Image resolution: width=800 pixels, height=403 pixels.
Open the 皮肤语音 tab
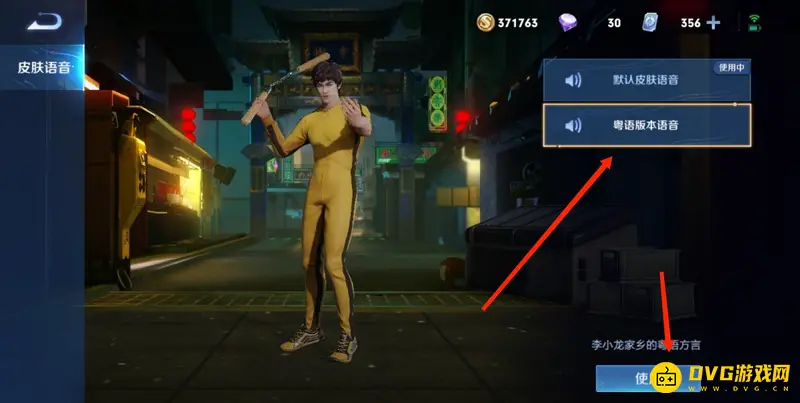42,69
